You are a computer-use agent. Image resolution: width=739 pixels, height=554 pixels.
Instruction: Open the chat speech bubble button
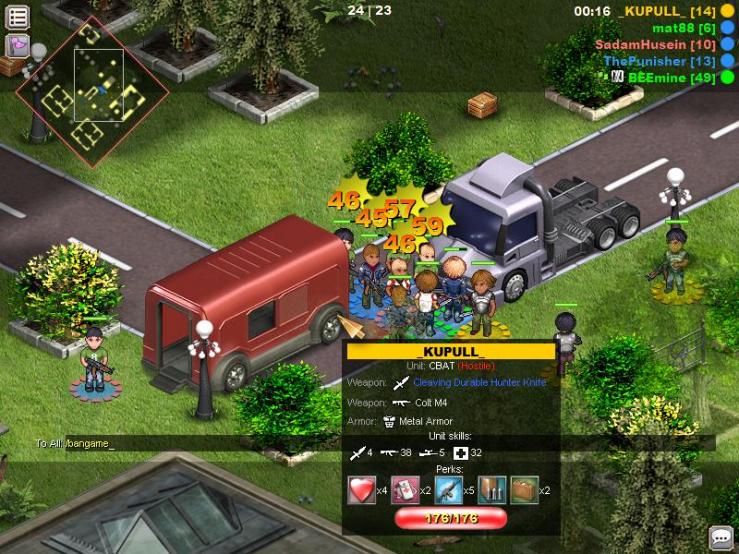721,537
